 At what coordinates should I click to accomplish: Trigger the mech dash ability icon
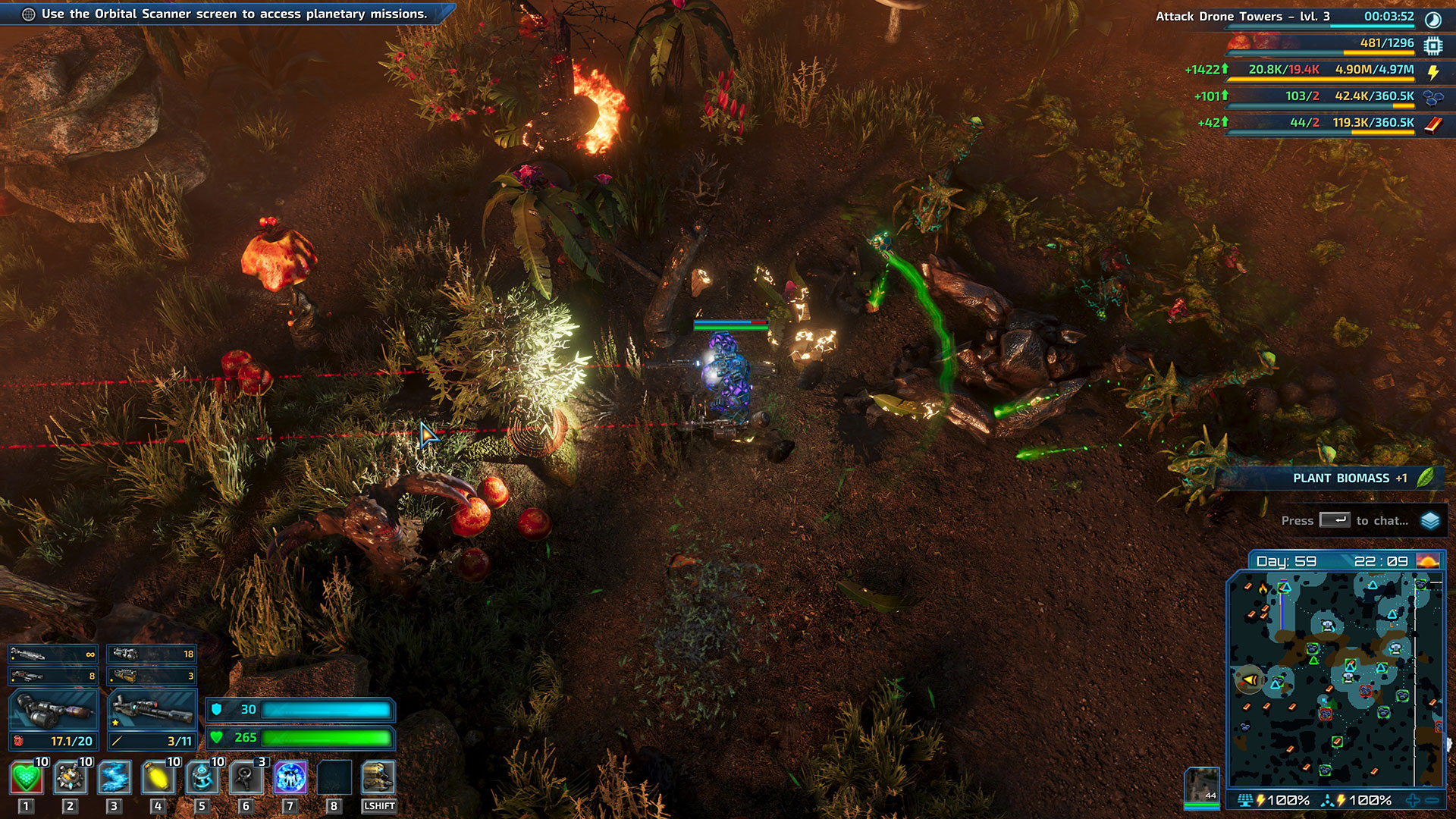[378, 778]
